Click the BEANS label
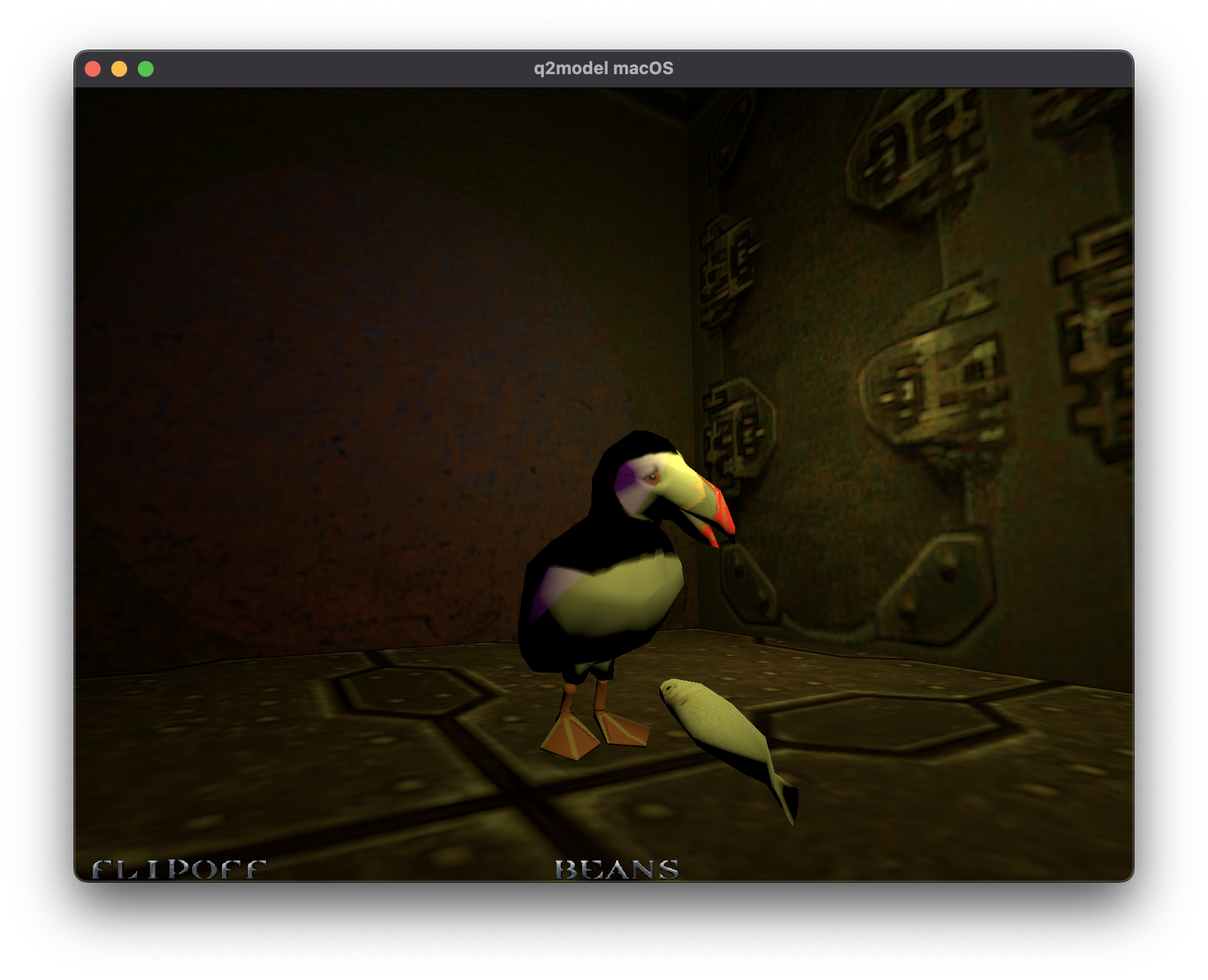This screenshot has width=1208, height=980. point(616,869)
